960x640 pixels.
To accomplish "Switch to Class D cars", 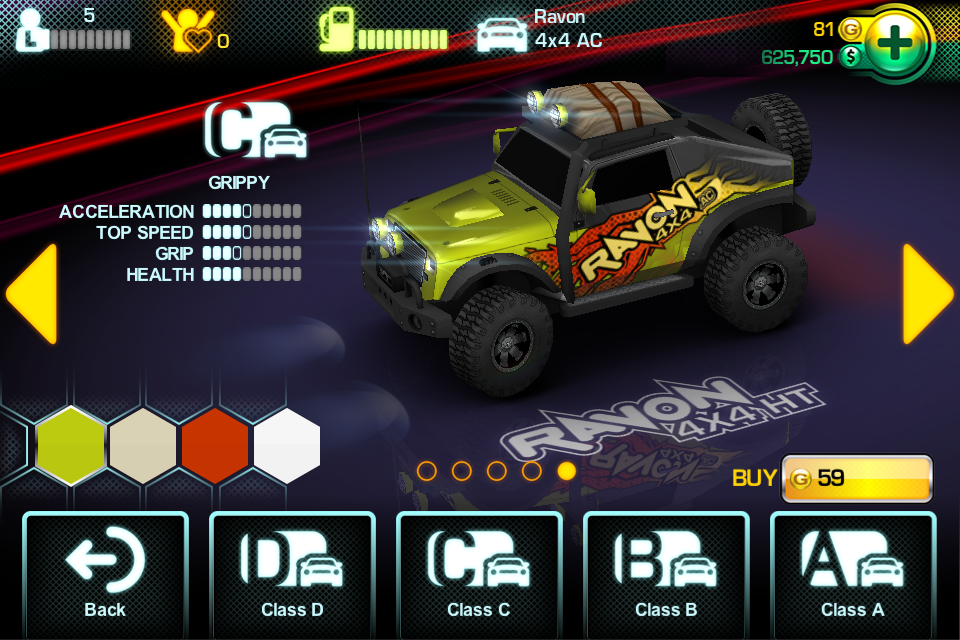I will 292,574.
